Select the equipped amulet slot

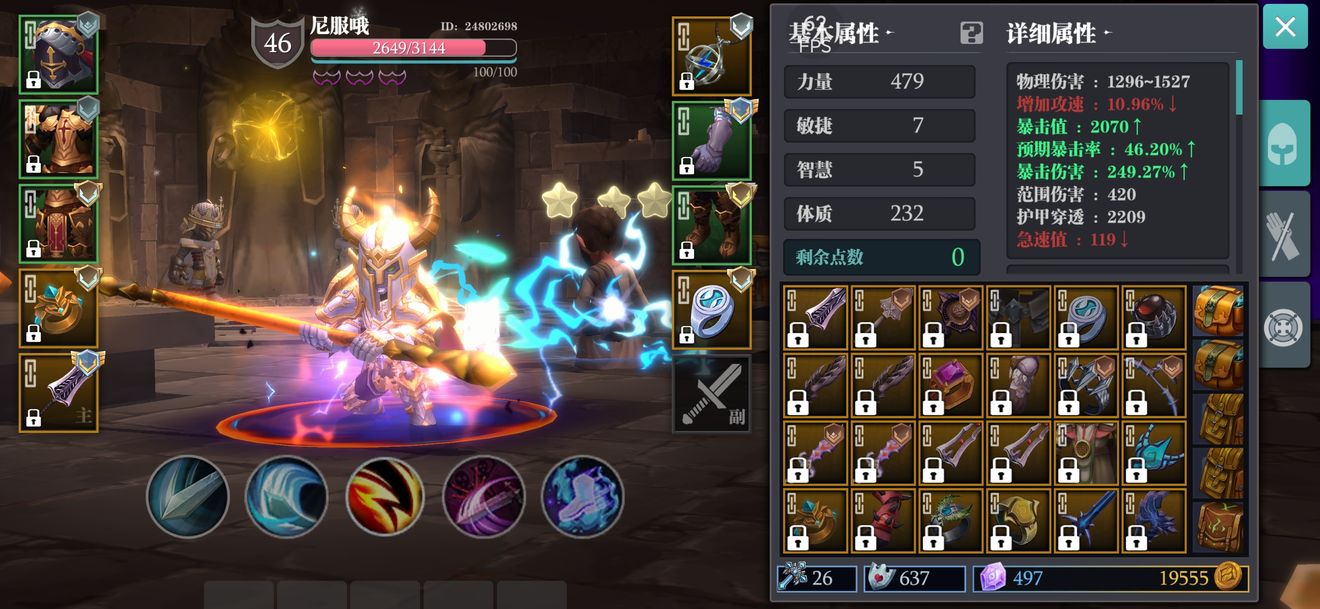[x=711, y=56]
